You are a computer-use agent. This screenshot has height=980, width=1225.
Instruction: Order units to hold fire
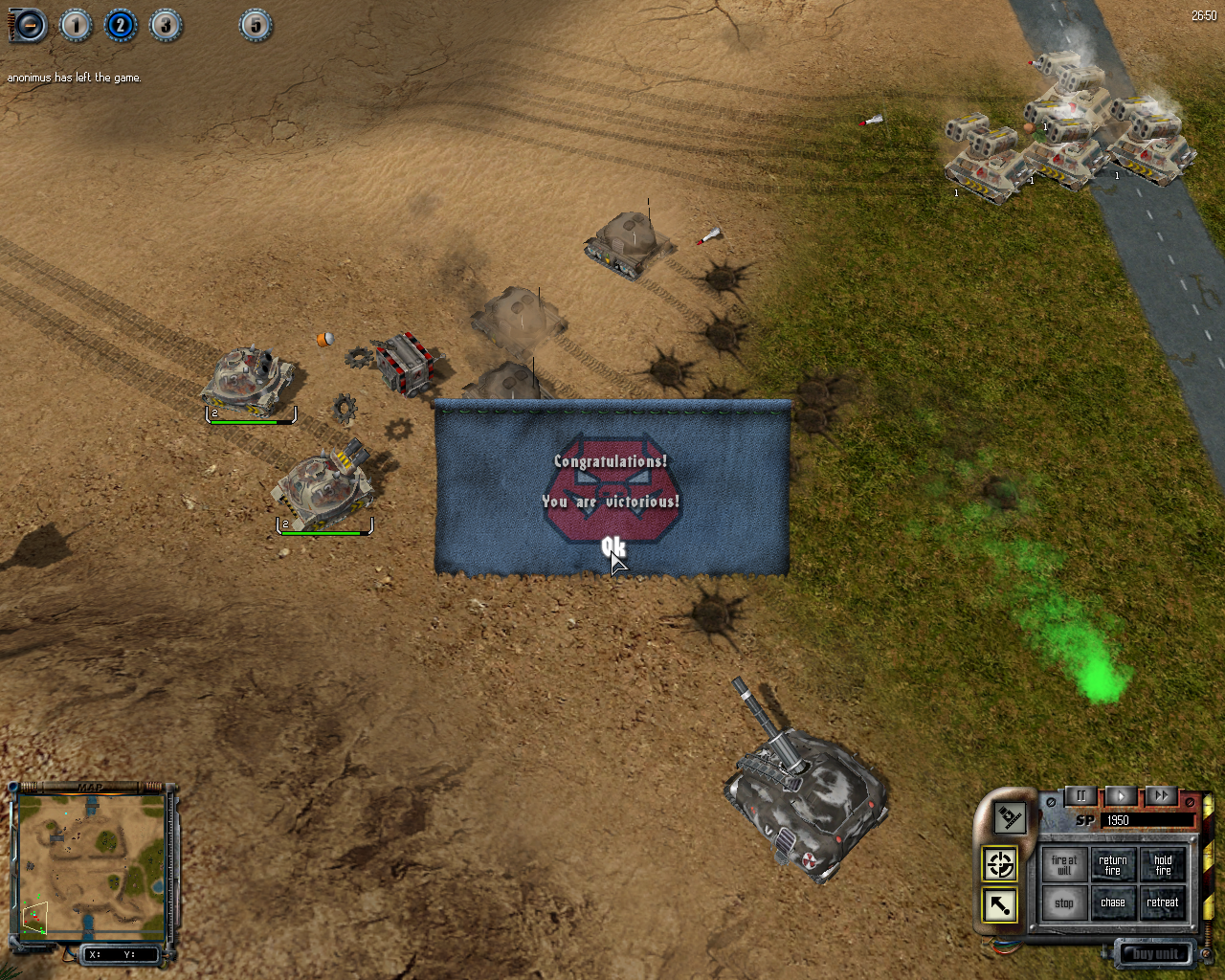point(1163,865)
